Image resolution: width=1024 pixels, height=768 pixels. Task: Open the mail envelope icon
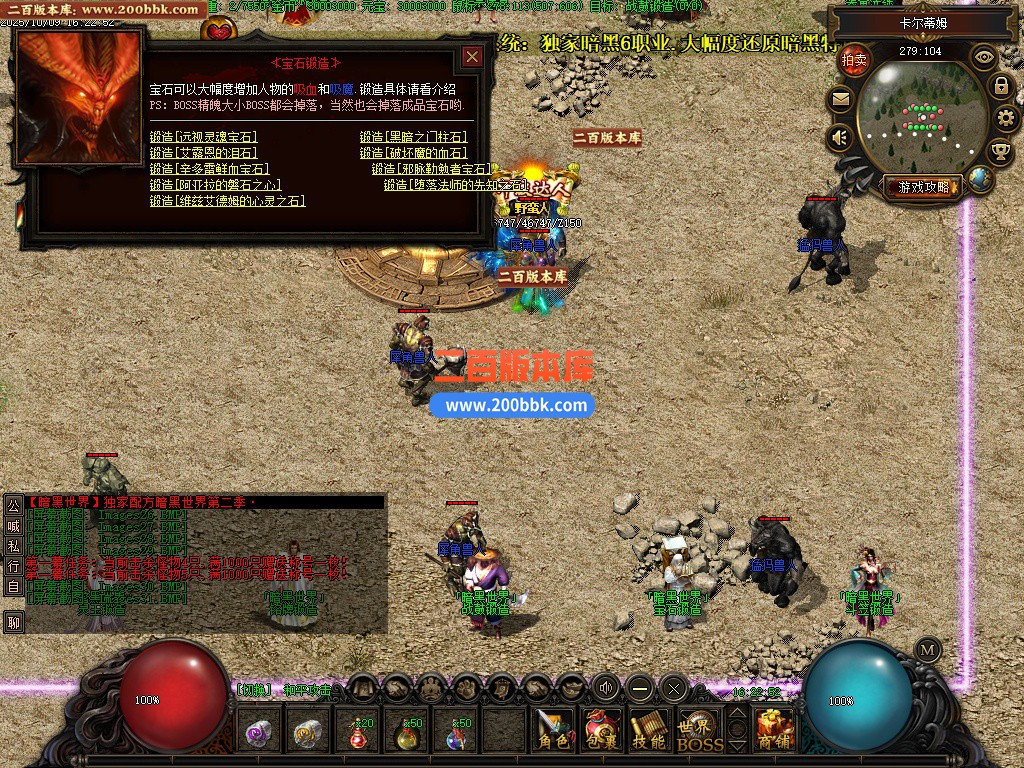(x=839, y=99)
